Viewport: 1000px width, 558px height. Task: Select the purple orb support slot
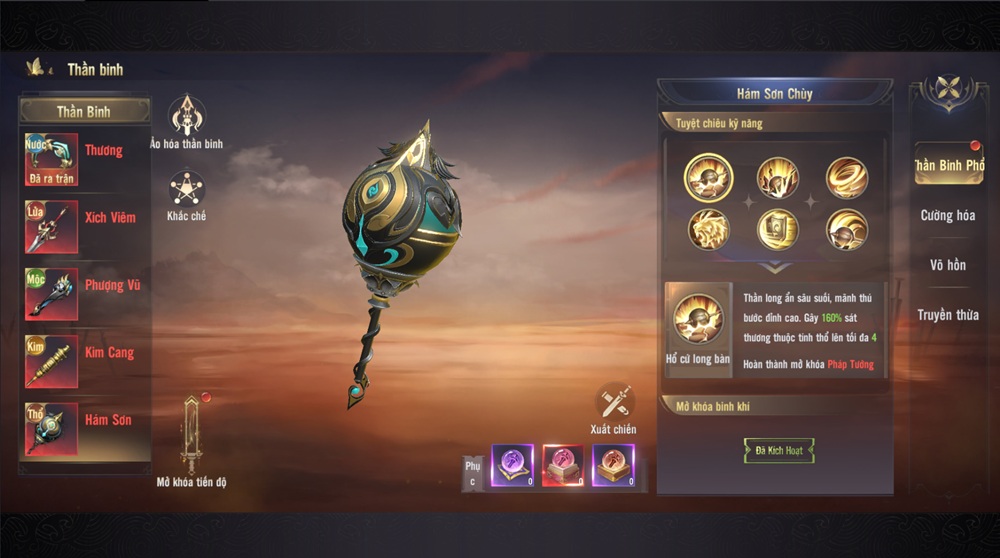(x=512, y=466)
